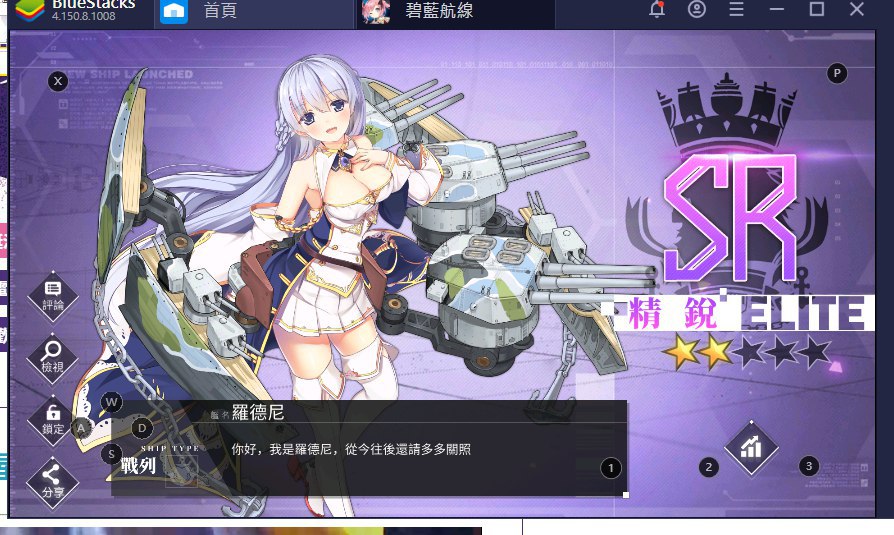The image size is (894, 535).
Task: Open the BlueStacks account profile icon
Action: (697, 10)
